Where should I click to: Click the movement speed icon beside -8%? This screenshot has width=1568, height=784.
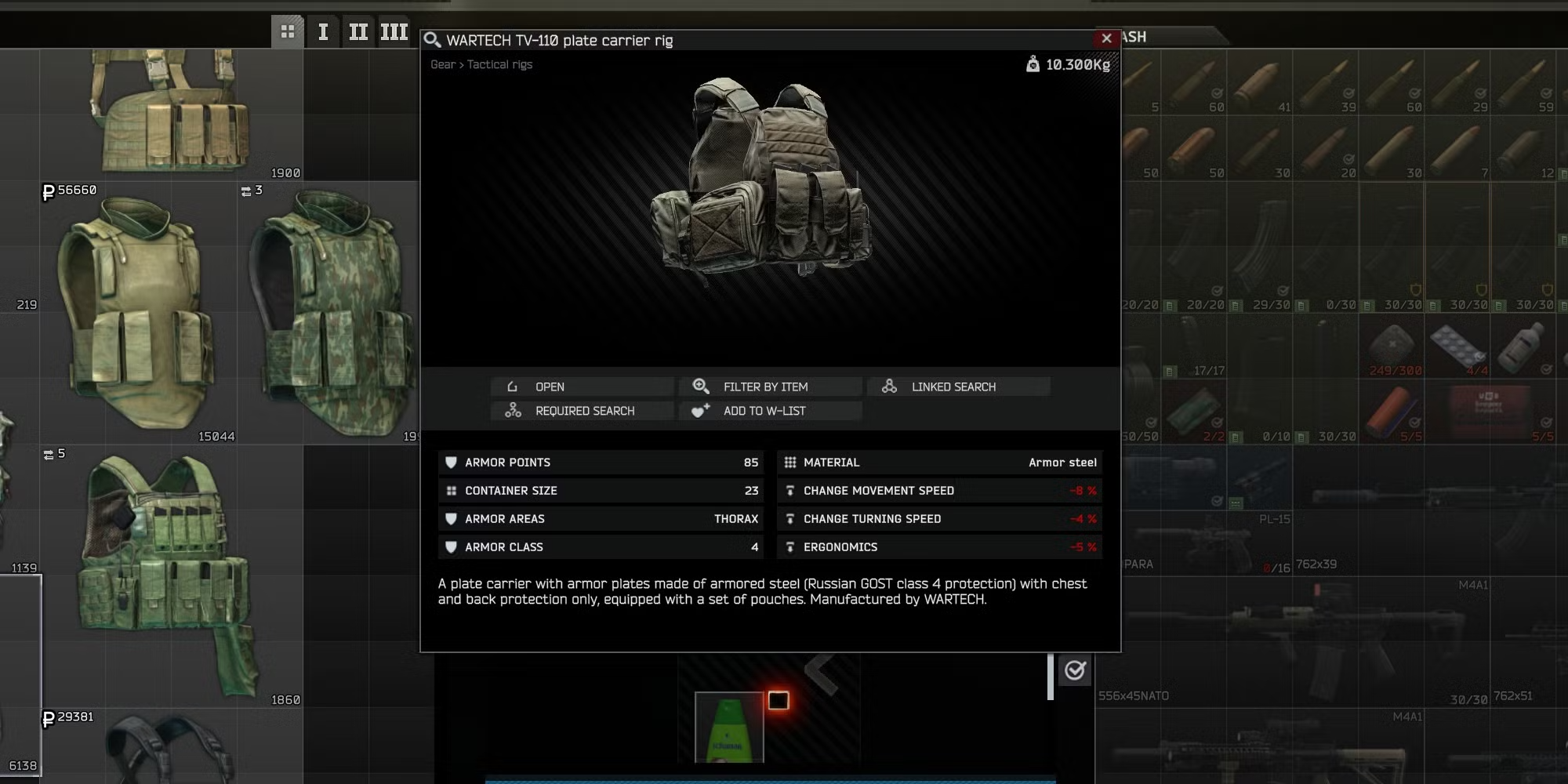pos(790,490)
